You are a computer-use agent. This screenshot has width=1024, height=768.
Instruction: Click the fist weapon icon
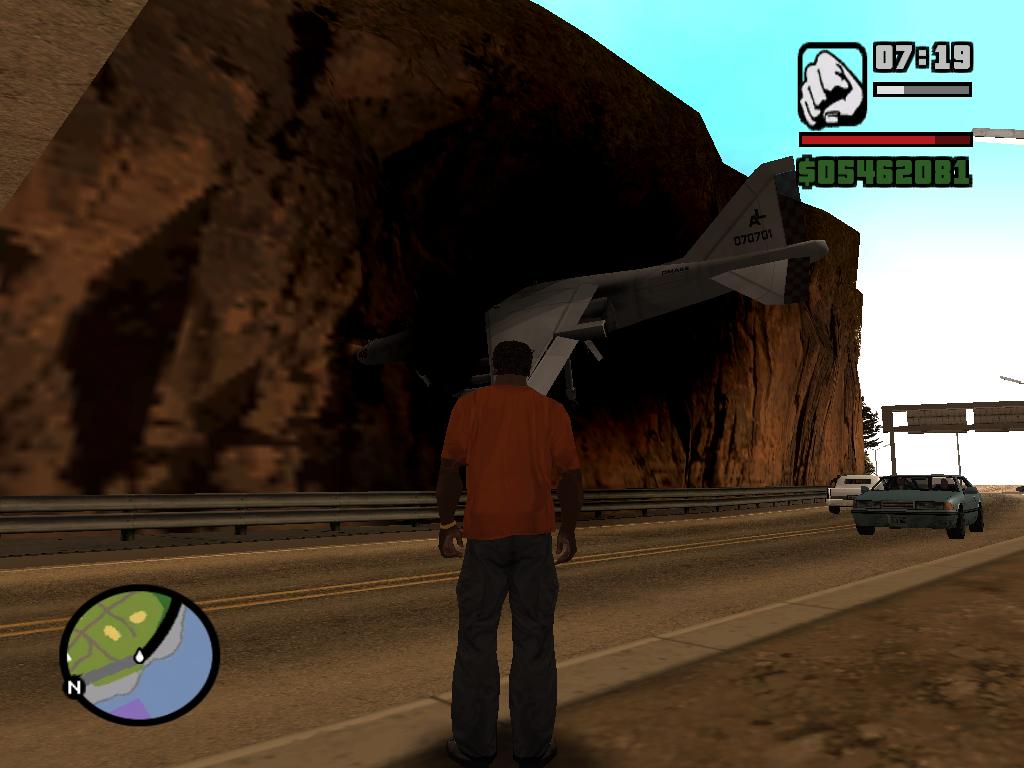click(x=831, y=85)
